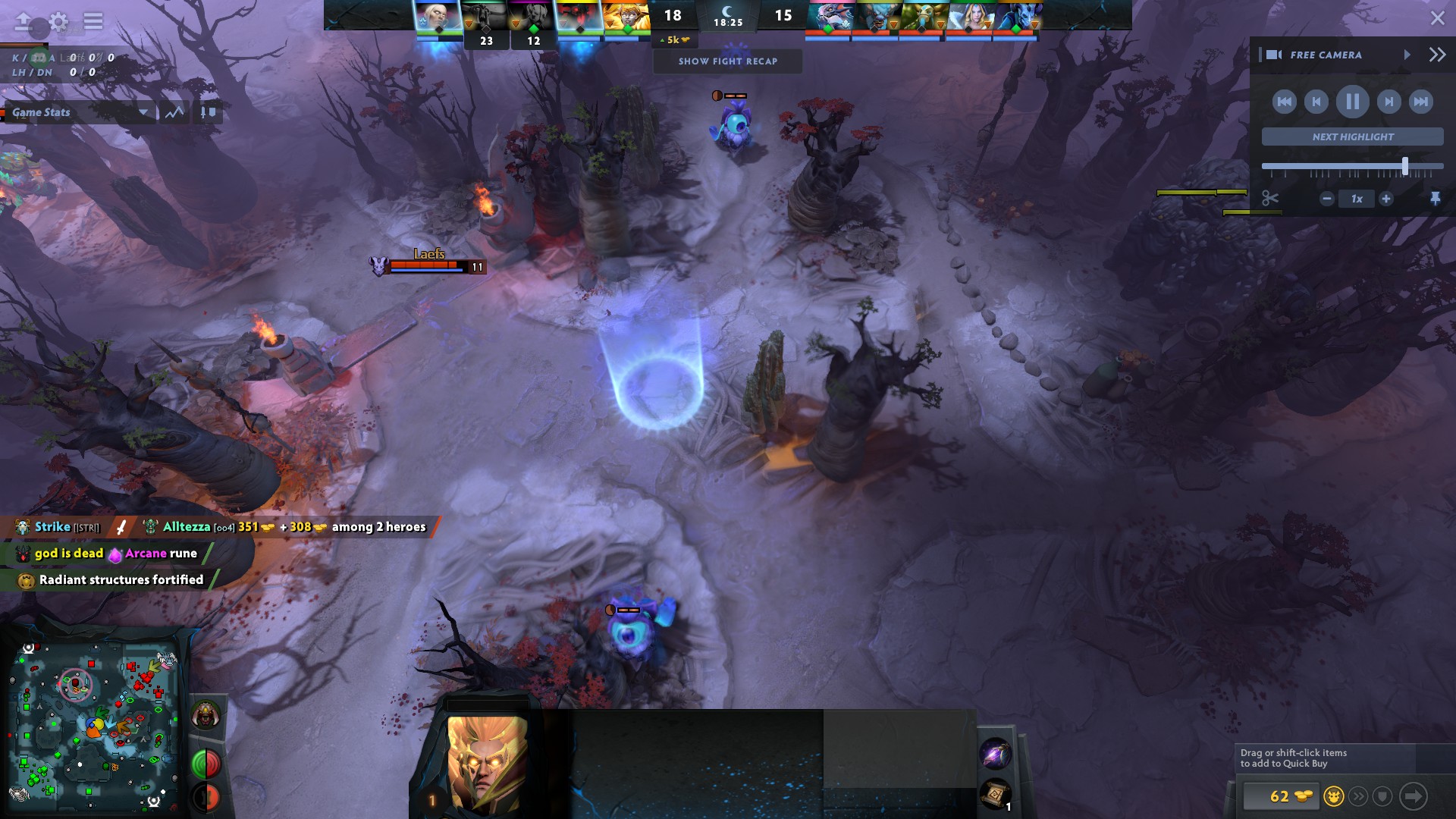Expand the camera mode with the right arrow

(1408, 55)
